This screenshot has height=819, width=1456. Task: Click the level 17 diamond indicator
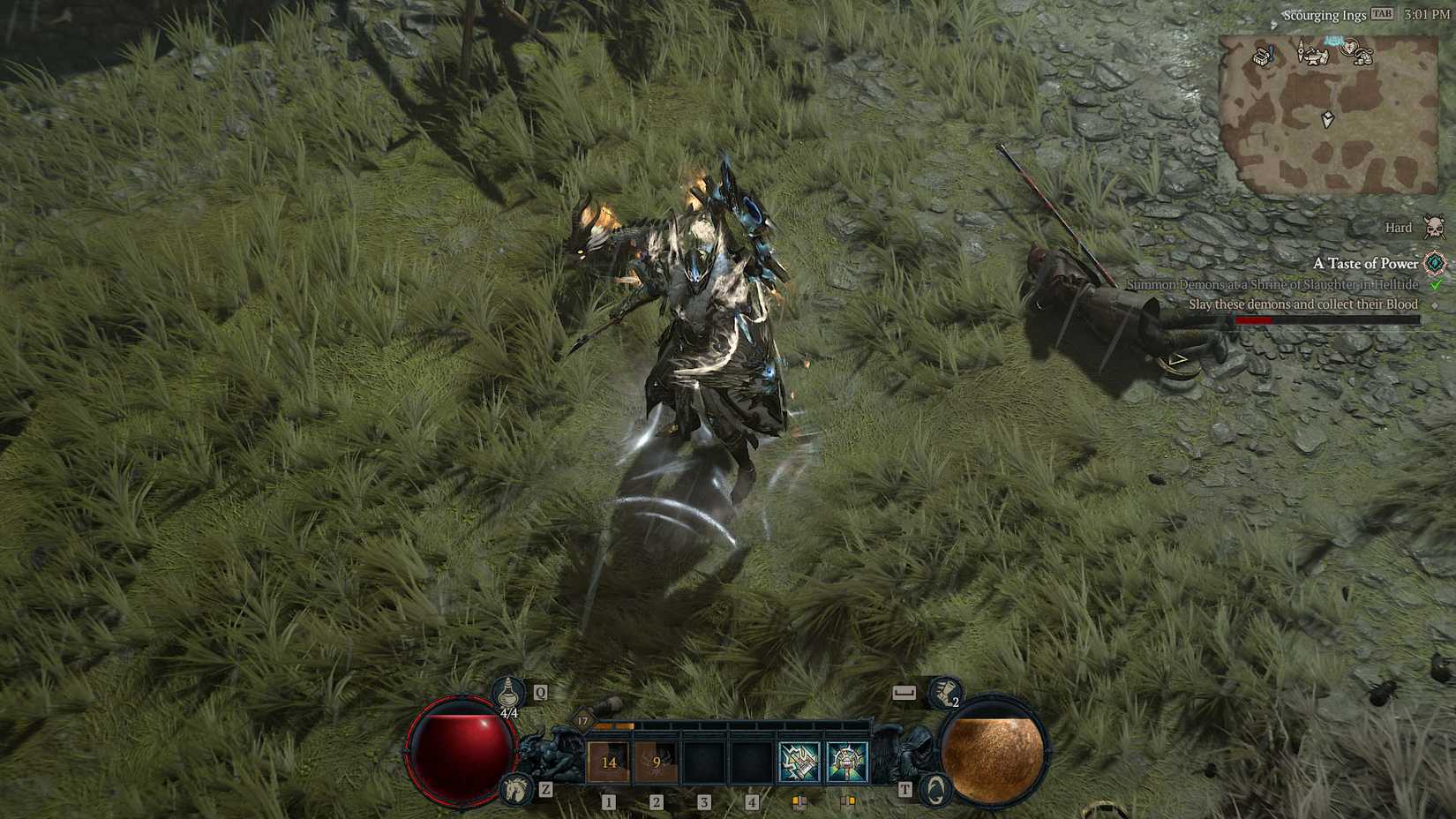click(x=583, y=721)
